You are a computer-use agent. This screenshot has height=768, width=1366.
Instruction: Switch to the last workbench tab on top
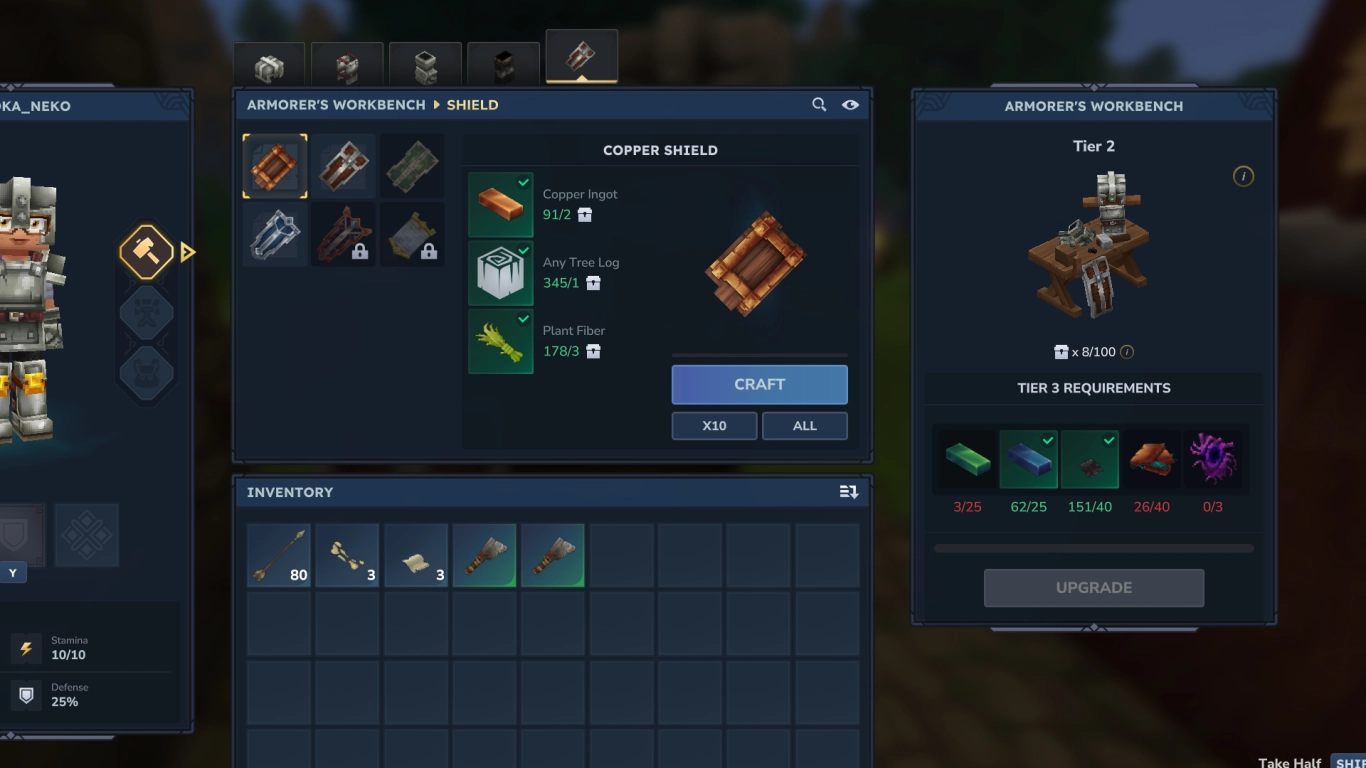pos(581,57)
